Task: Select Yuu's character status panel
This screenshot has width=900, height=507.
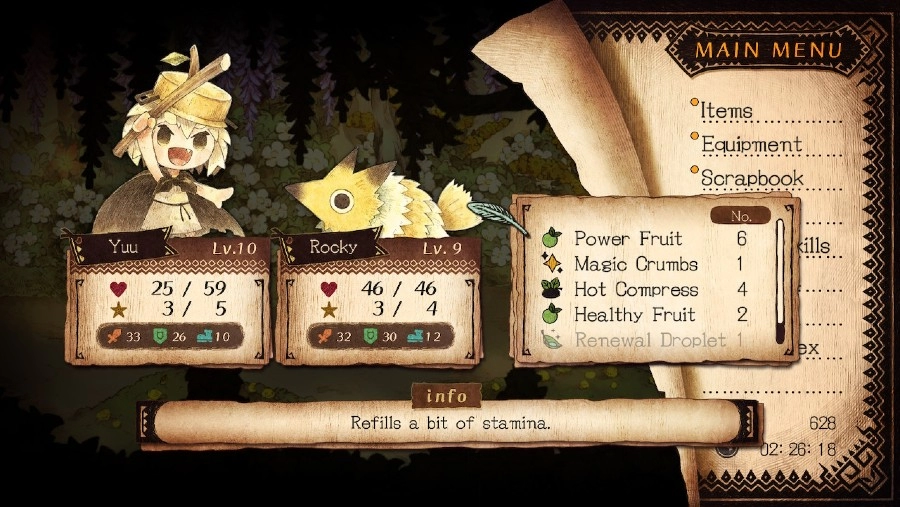Action: [167, 300]
